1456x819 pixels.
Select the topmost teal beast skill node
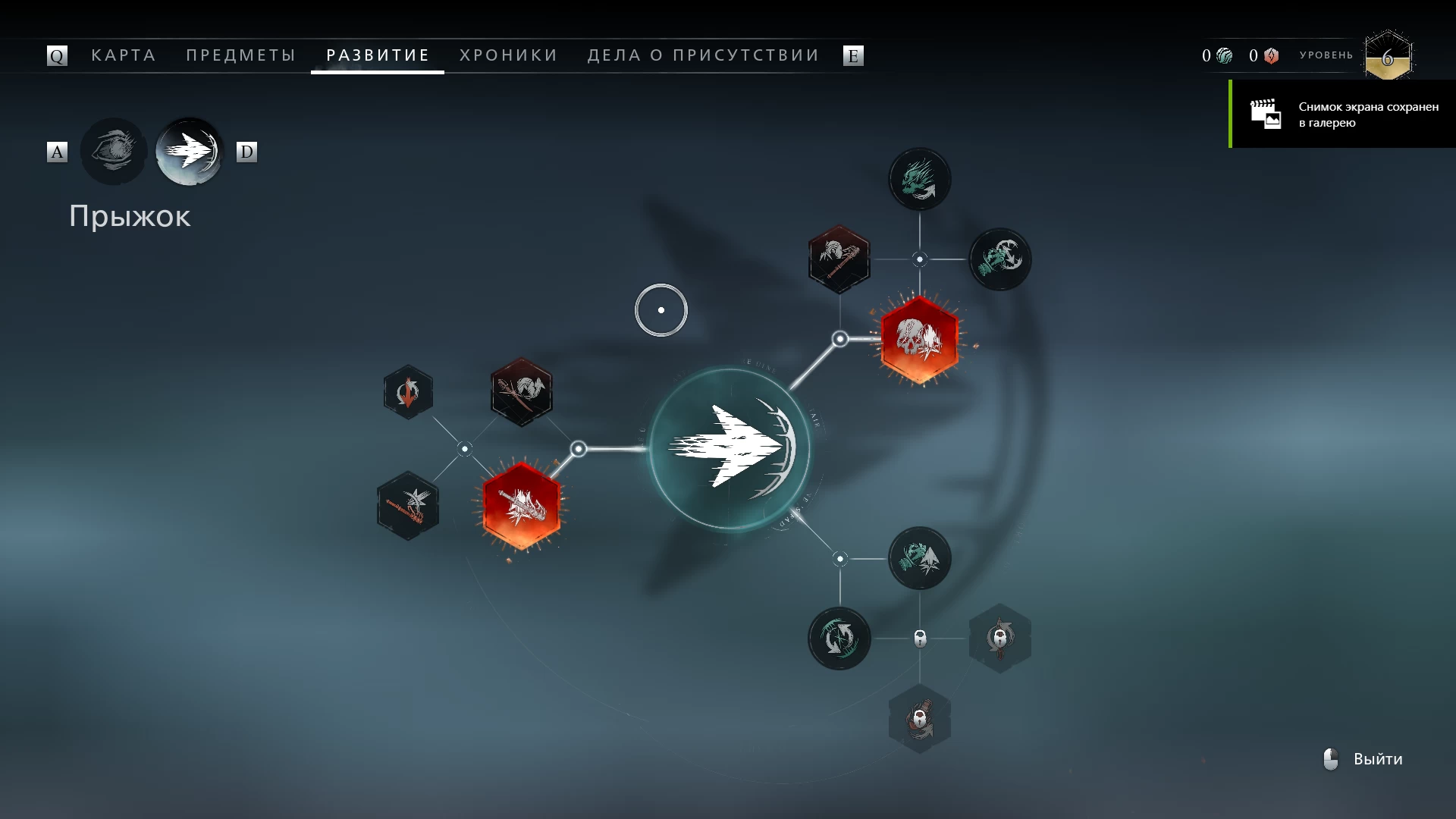pos(919,180)
